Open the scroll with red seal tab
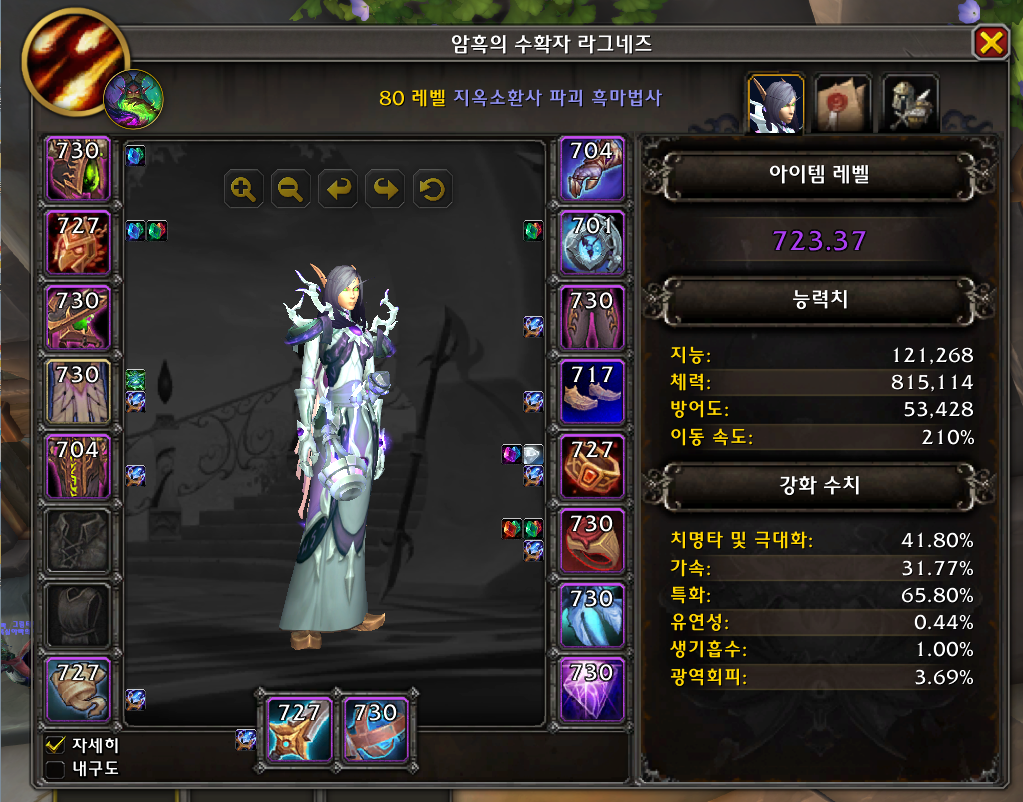1023x802 pixels. tap(843, 104)
